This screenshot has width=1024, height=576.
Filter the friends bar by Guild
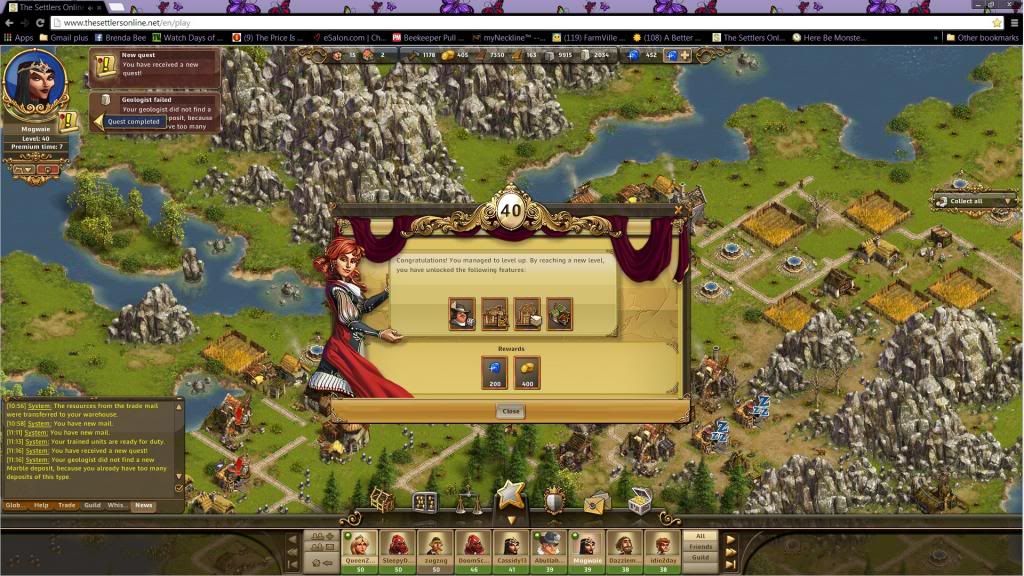700,557
